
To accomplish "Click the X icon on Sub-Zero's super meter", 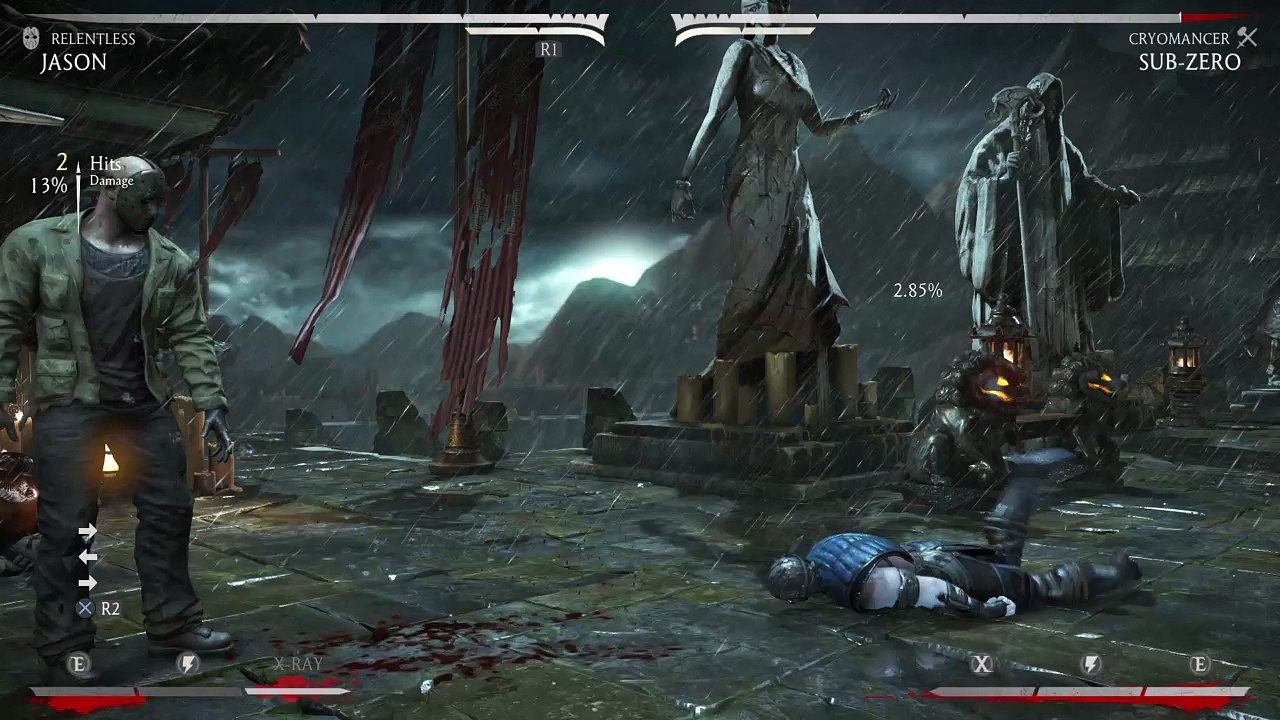I will 982,664.
